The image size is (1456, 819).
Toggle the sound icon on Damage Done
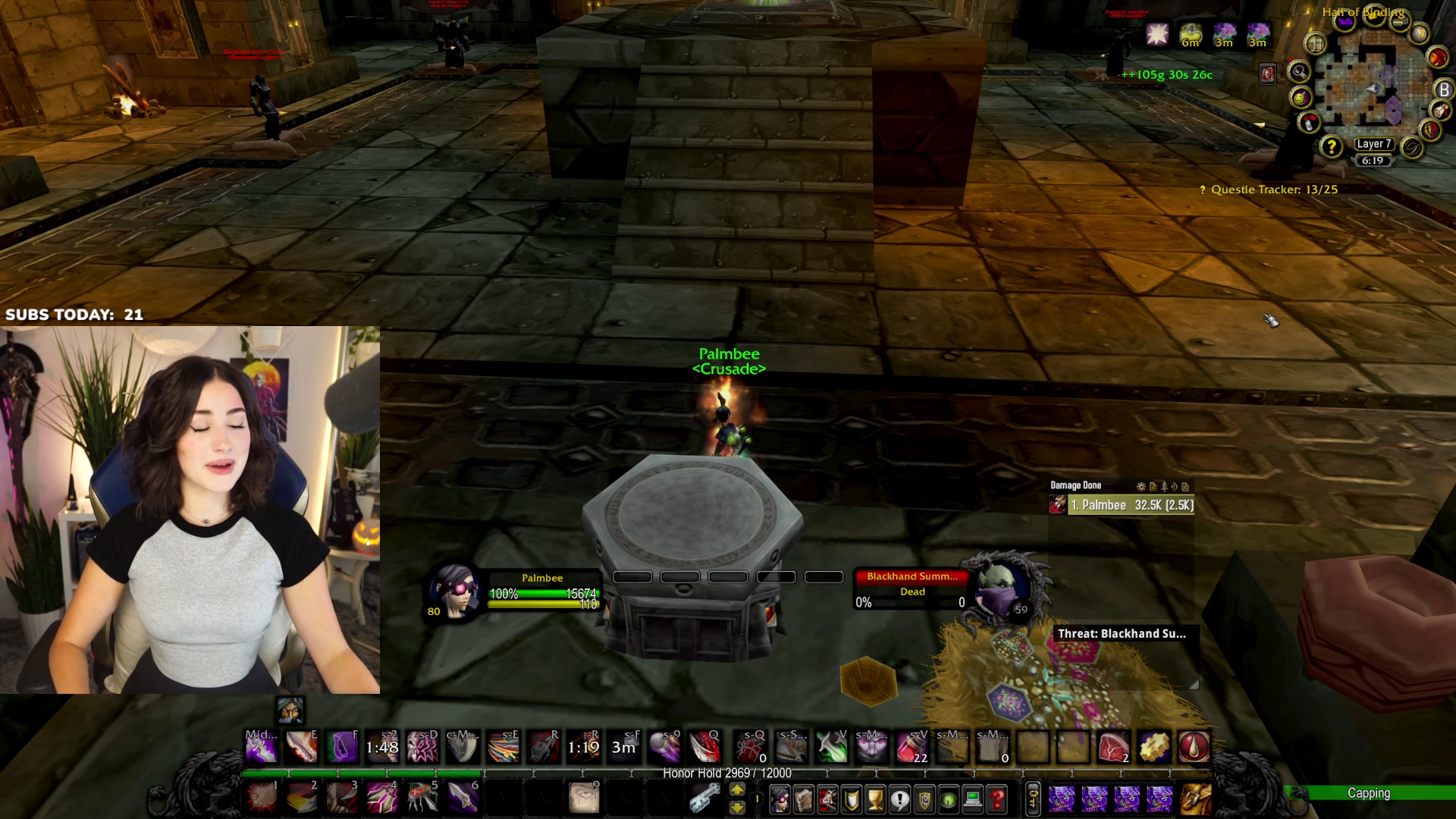click(1174, 486)
